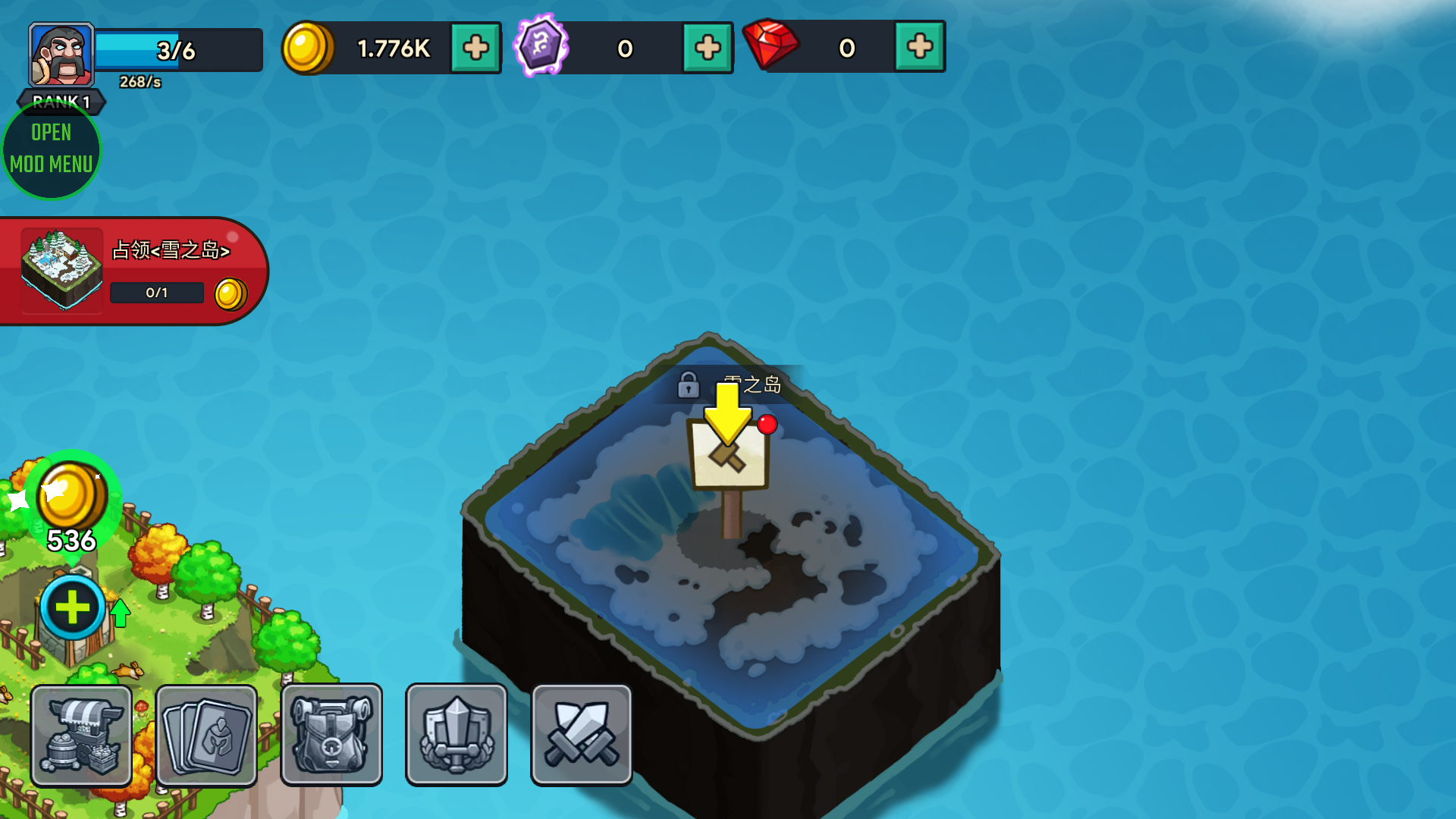The image size is (1456, 819).
Task: Open the sword and wreath emblem menu
Action: 456,734
